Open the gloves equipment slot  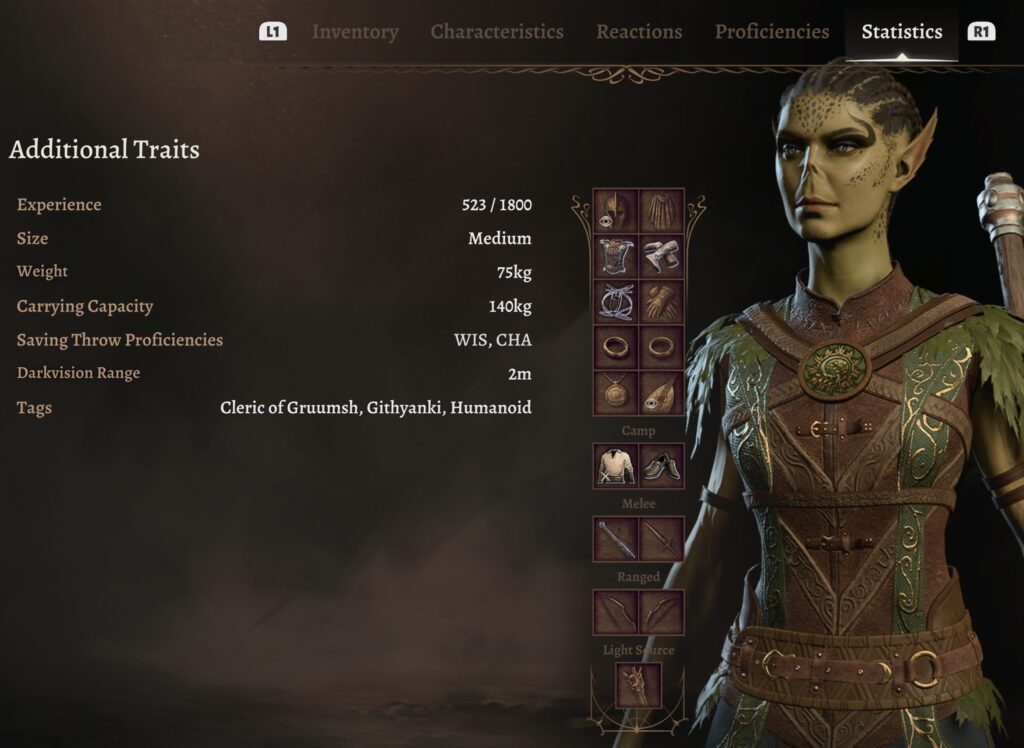[x=662, y=301]
